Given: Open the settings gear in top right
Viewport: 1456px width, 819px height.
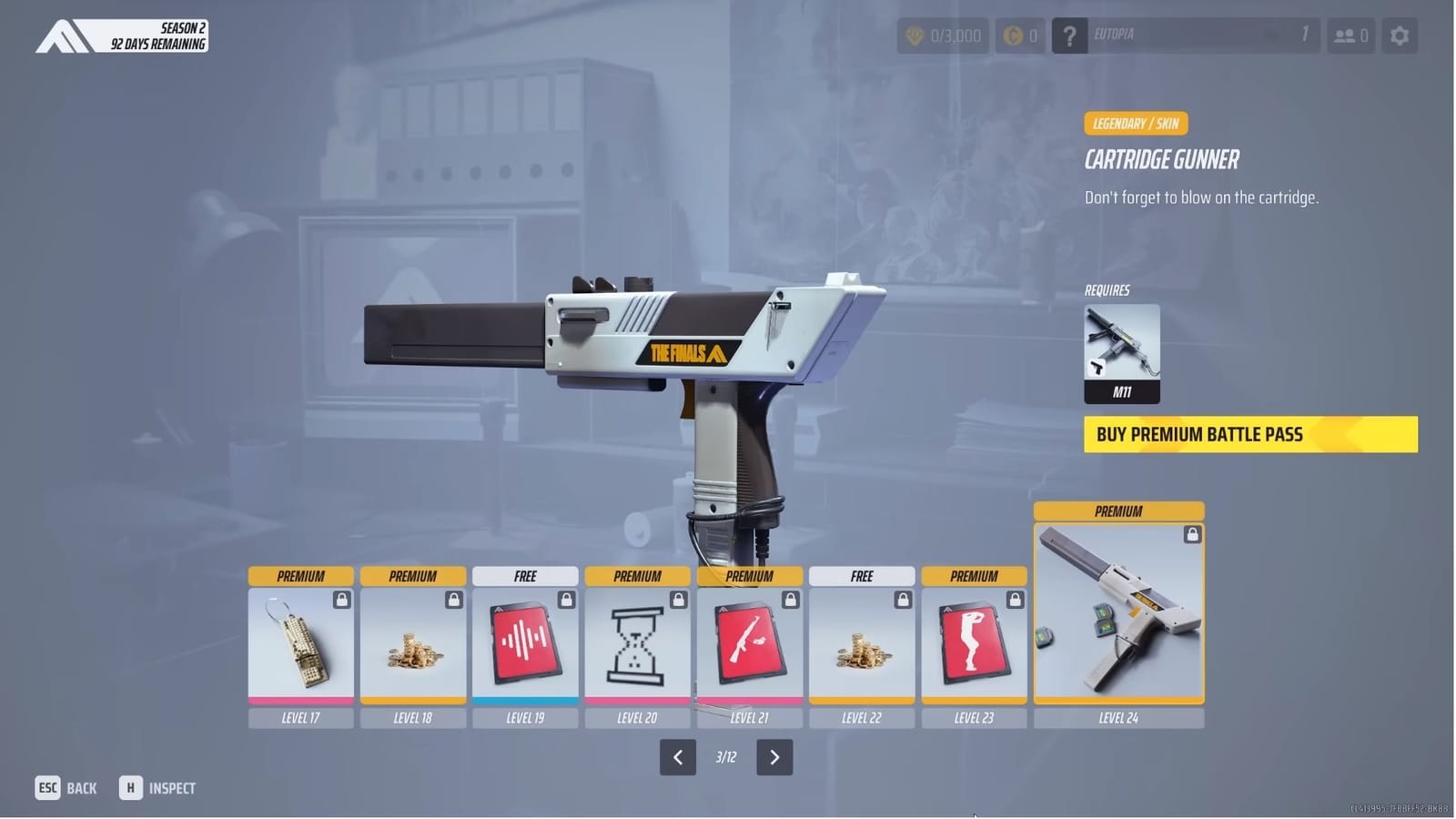Looking at the screenshot, I should click(1400, 35).
